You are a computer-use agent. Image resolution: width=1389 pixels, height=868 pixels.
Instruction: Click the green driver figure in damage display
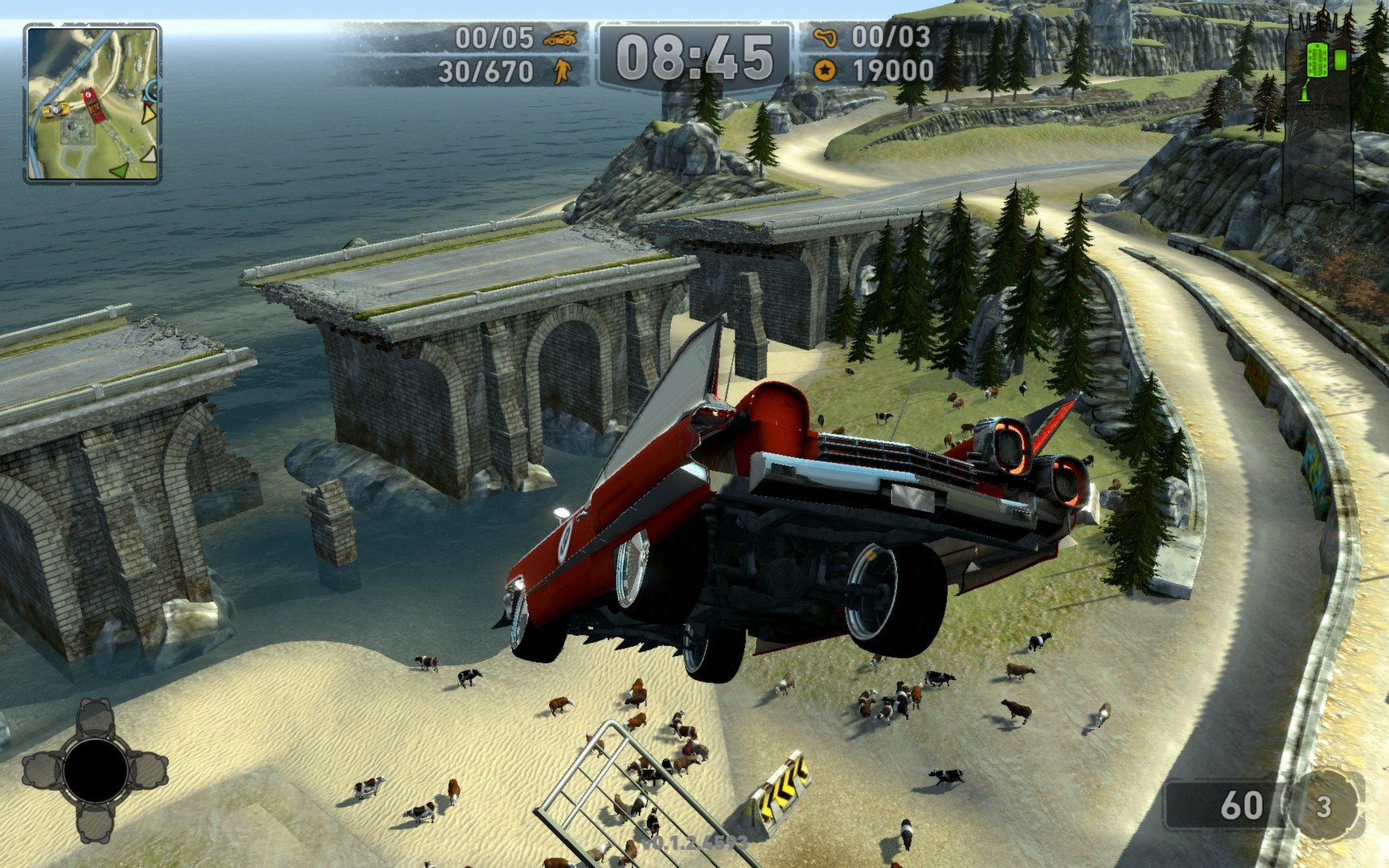click(x=1305, y=91)
